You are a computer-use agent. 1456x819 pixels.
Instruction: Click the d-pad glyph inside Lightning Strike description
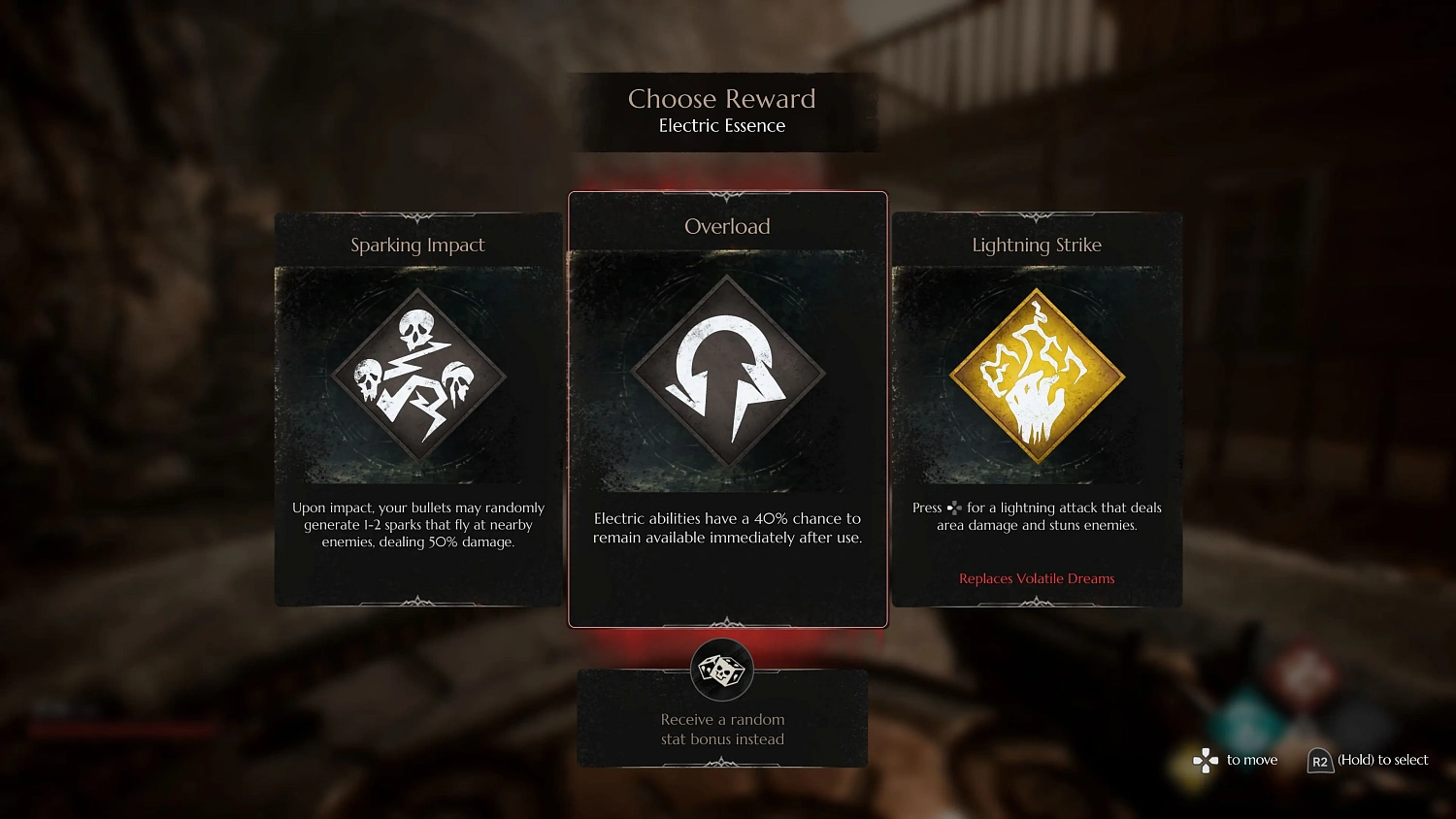point(955,508)
